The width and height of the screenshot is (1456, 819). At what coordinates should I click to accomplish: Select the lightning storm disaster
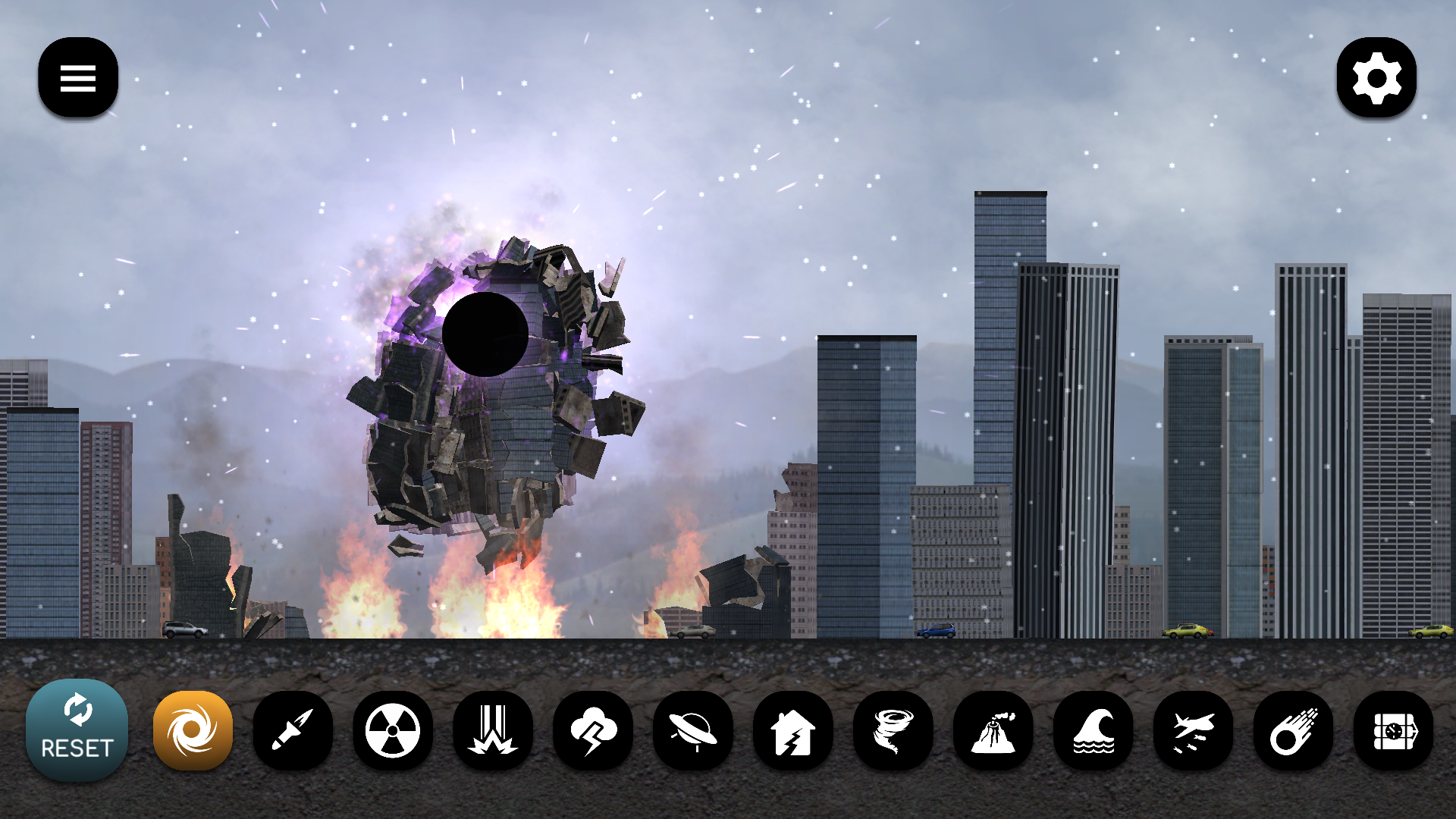594,730
